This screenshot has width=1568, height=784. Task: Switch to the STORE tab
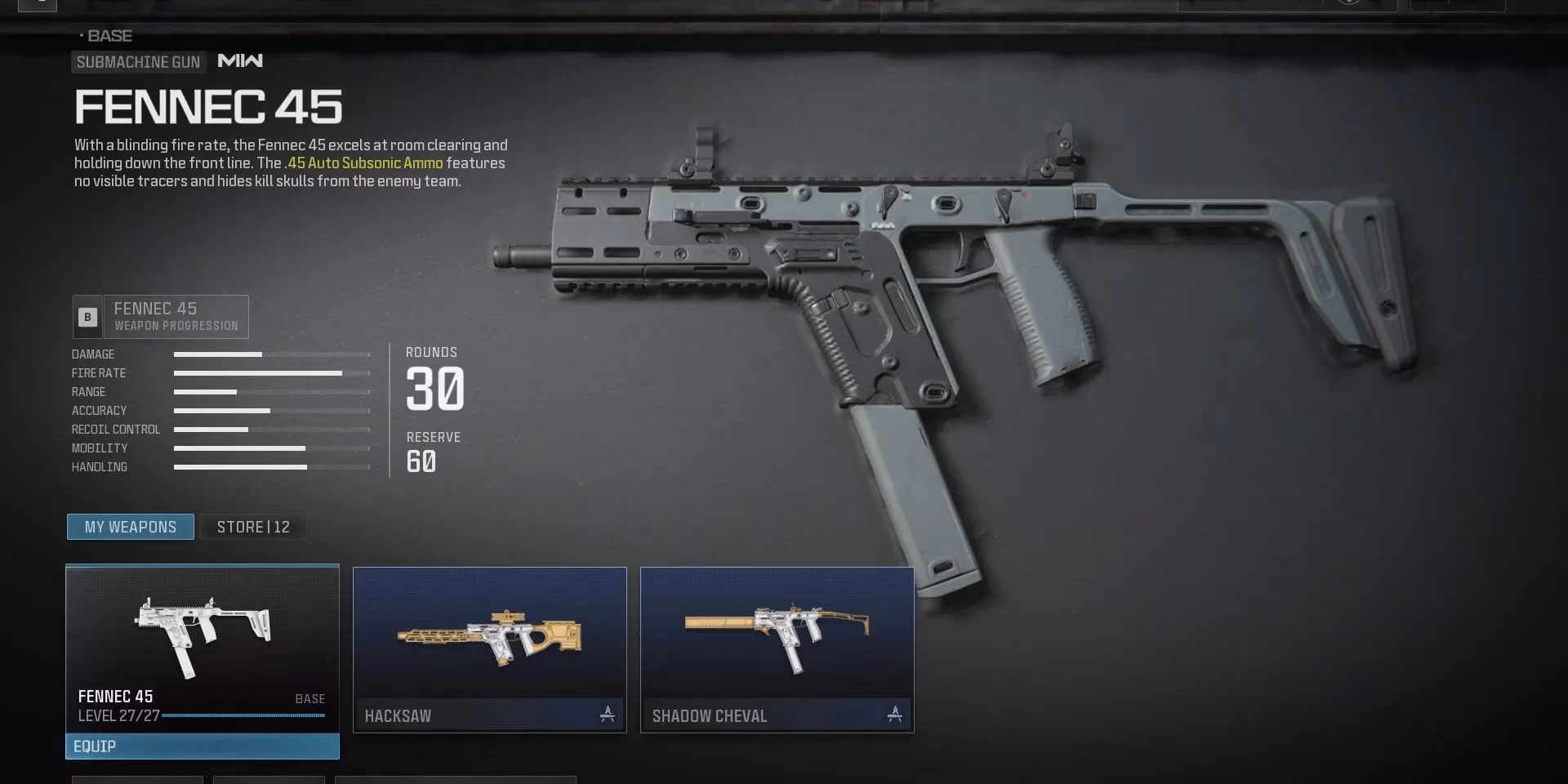pyautogui.click(x=253, y=527)
